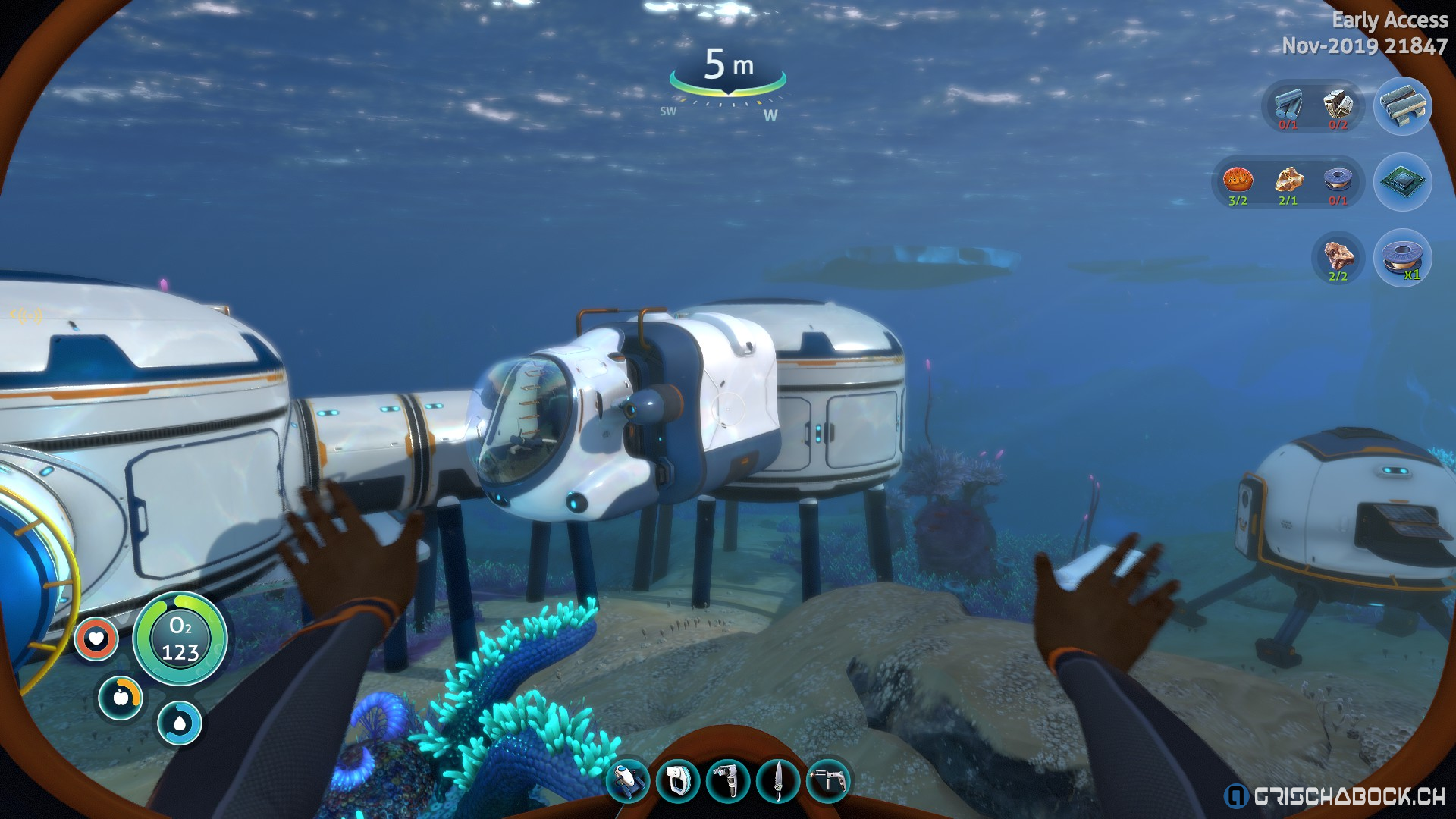Click the copper wire ingredient showing 0/1
Image resolution: width=1456 pixels, height=819 pixels.
pos(1338,182)
